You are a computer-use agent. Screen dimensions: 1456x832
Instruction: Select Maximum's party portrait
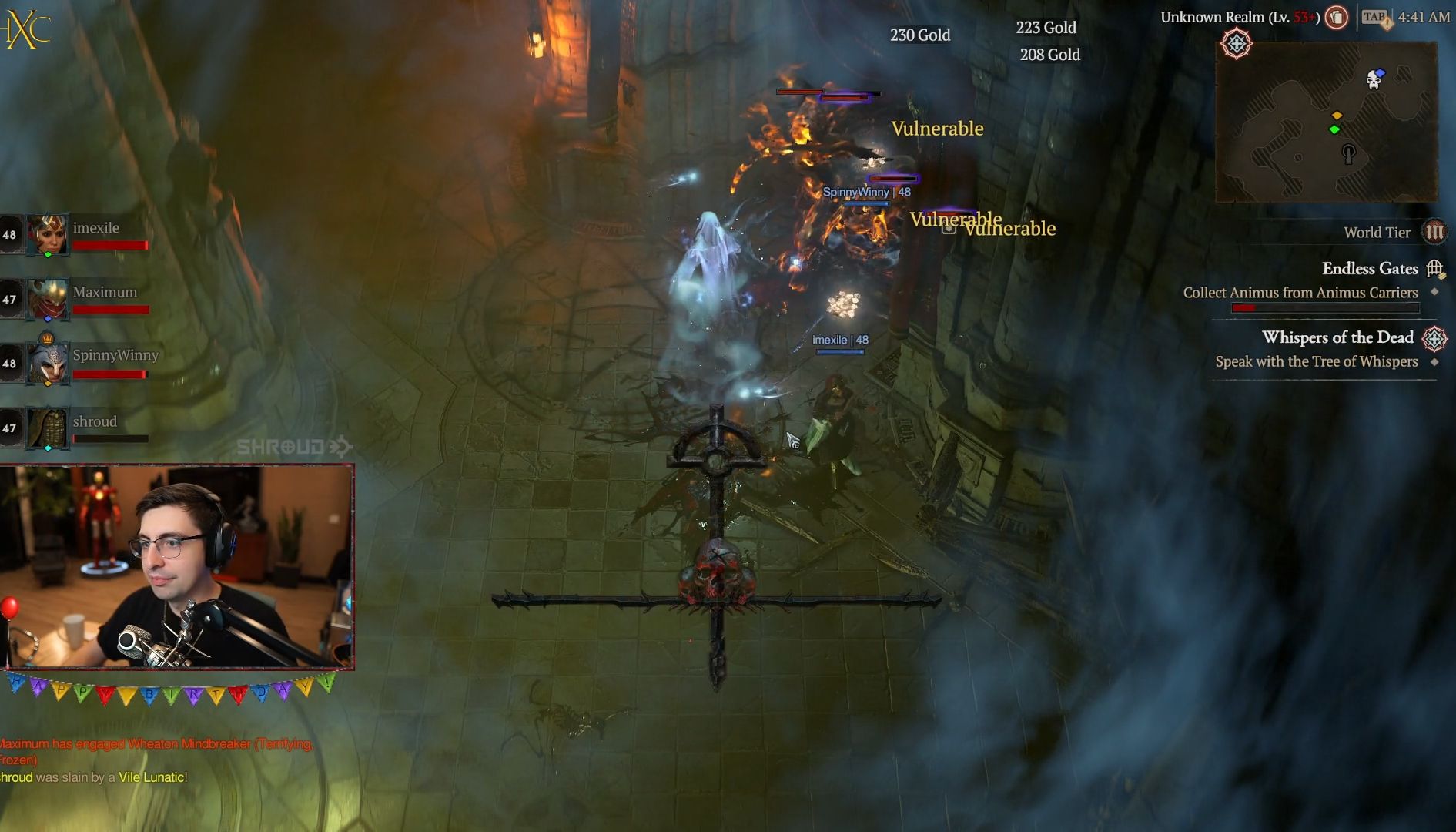coord(48,299)
